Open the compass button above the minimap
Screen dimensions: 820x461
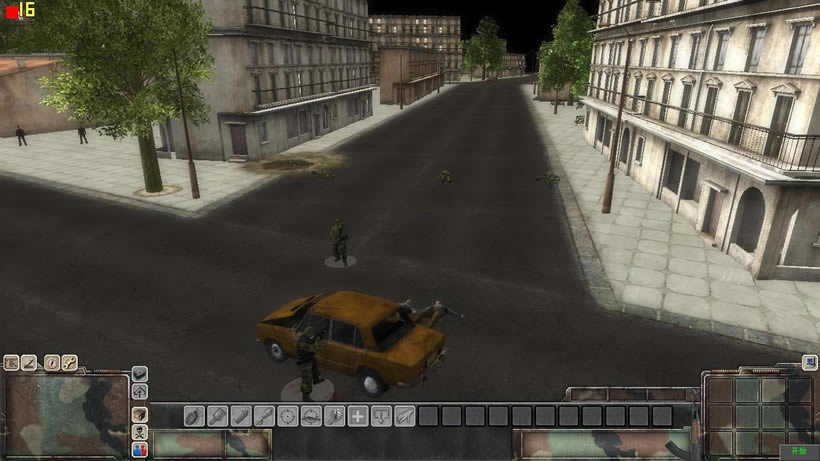[x=52, y=363]
